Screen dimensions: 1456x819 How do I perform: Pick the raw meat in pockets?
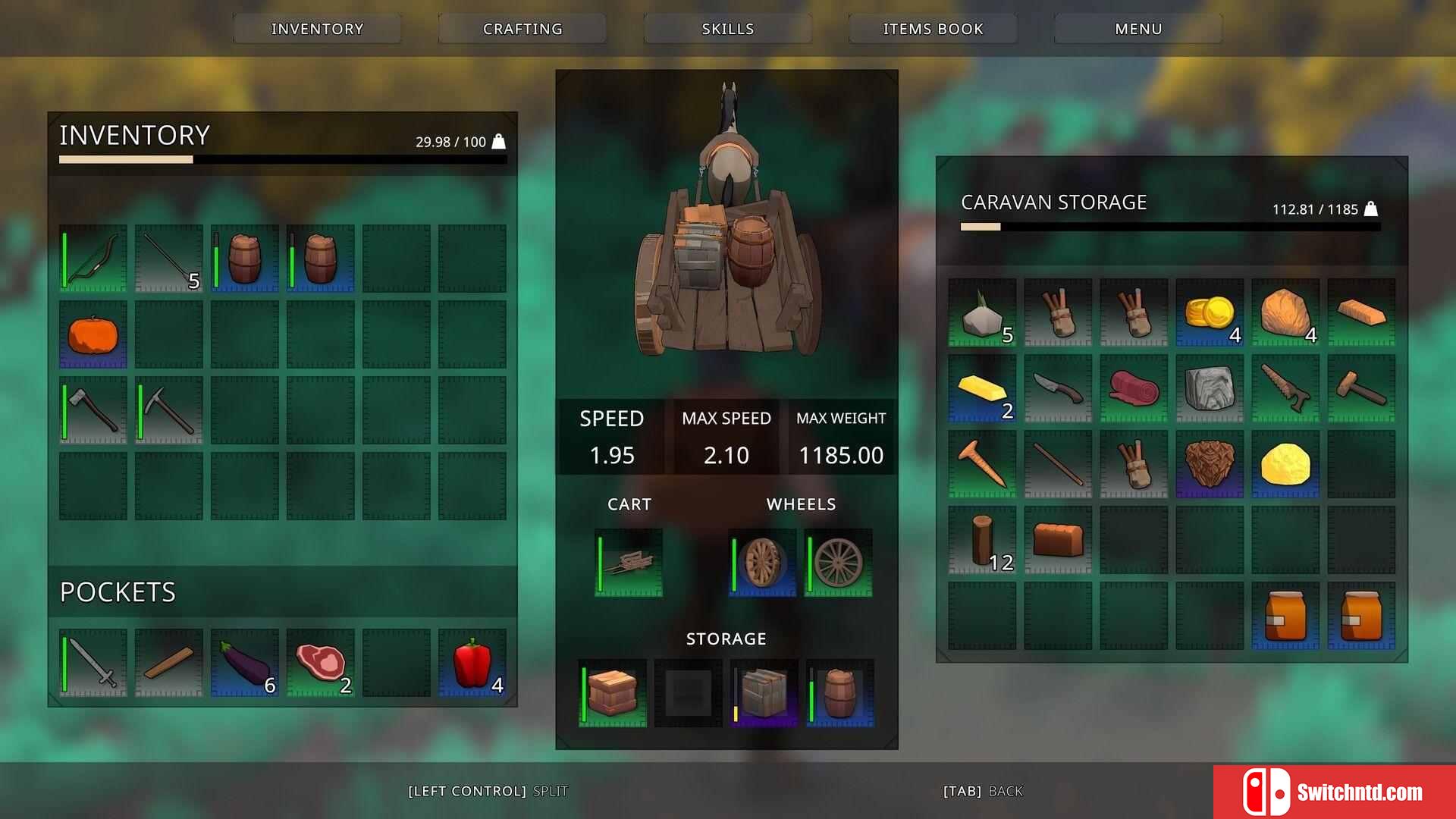(321, 663)
